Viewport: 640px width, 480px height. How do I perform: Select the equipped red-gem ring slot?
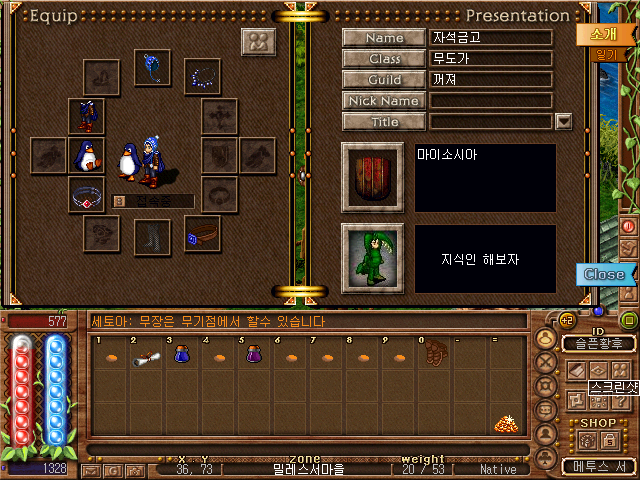(86, 195)
